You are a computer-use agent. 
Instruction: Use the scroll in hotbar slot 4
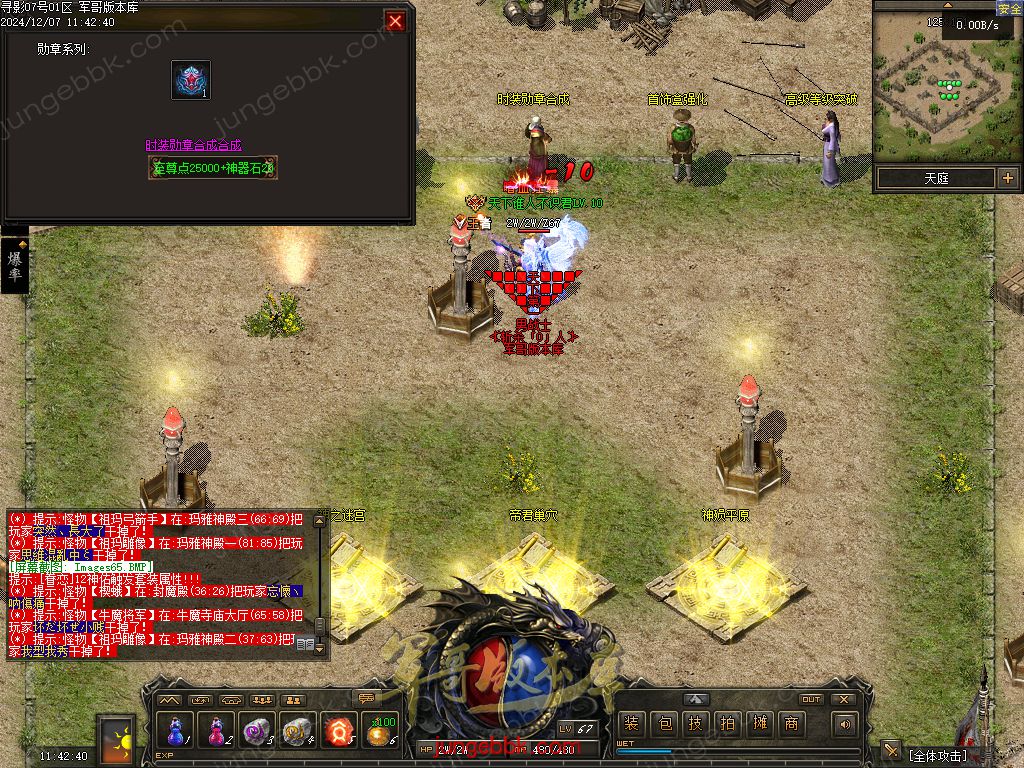pos(298,731)
